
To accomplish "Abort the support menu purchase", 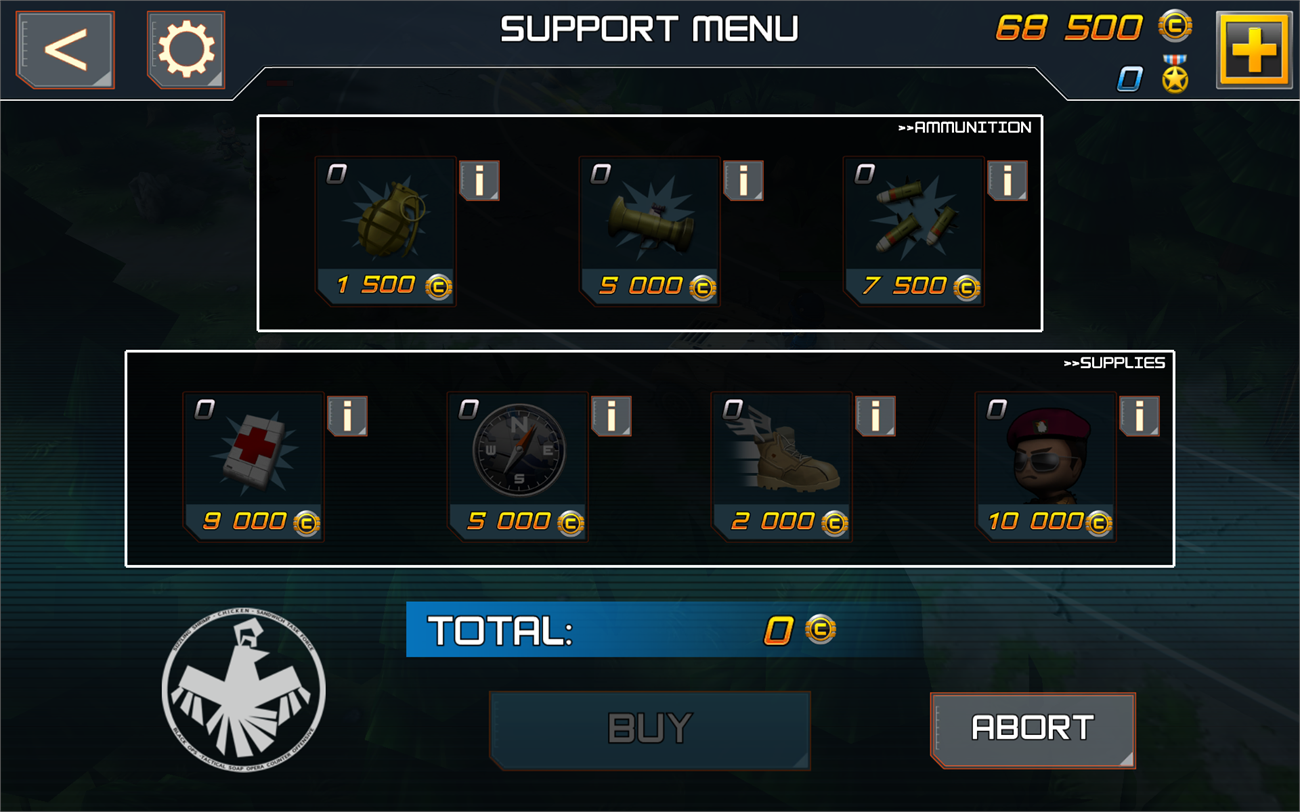I will [x=1033, y=729].
